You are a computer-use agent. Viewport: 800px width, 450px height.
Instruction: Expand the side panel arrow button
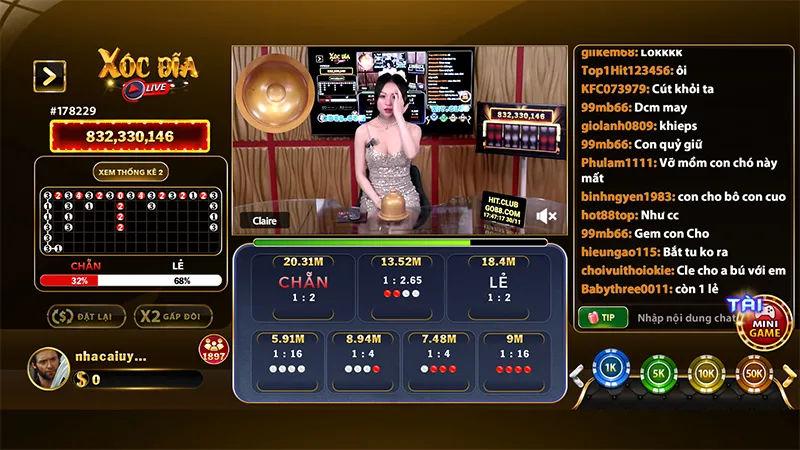[x=49, y=76]
